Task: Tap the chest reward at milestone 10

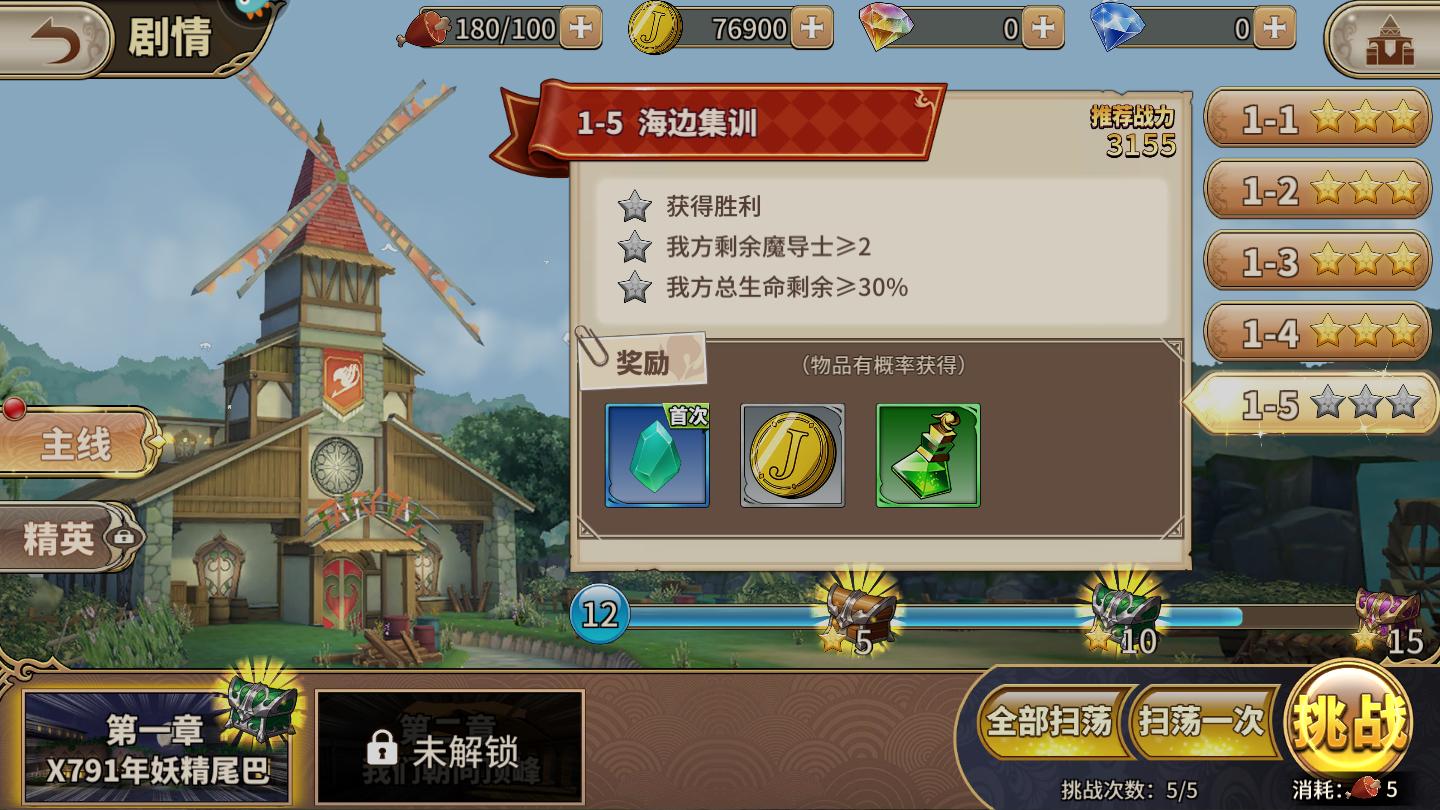Action: 1125,610
